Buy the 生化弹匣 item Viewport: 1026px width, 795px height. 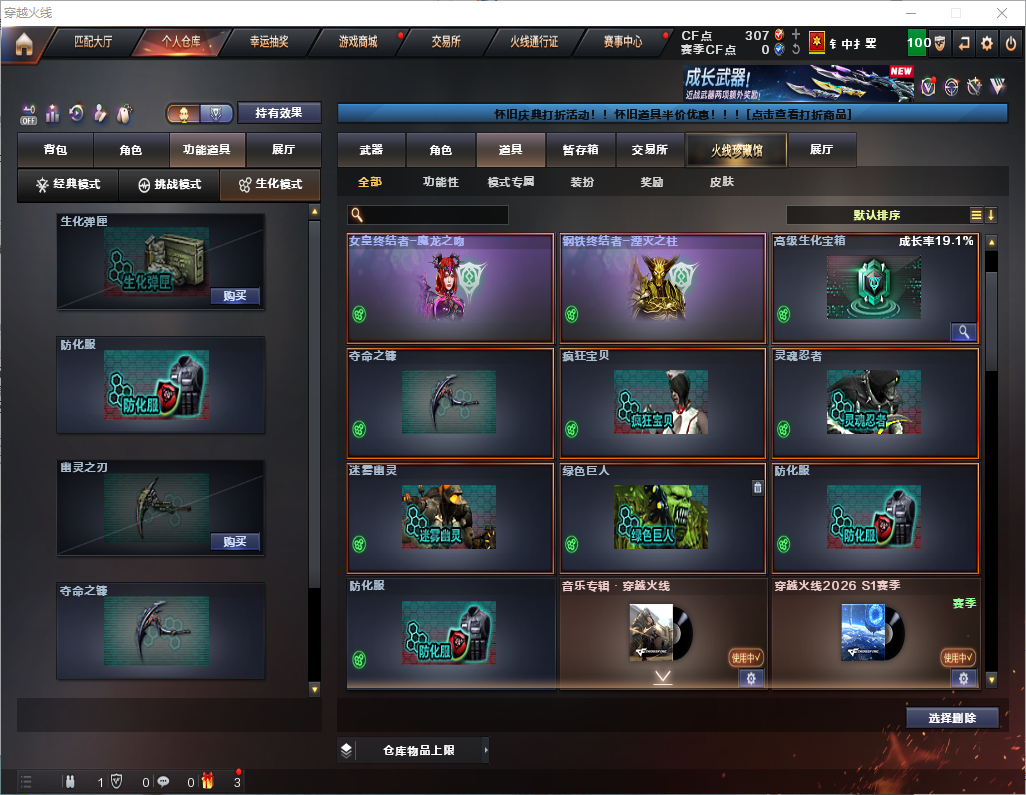235,296
